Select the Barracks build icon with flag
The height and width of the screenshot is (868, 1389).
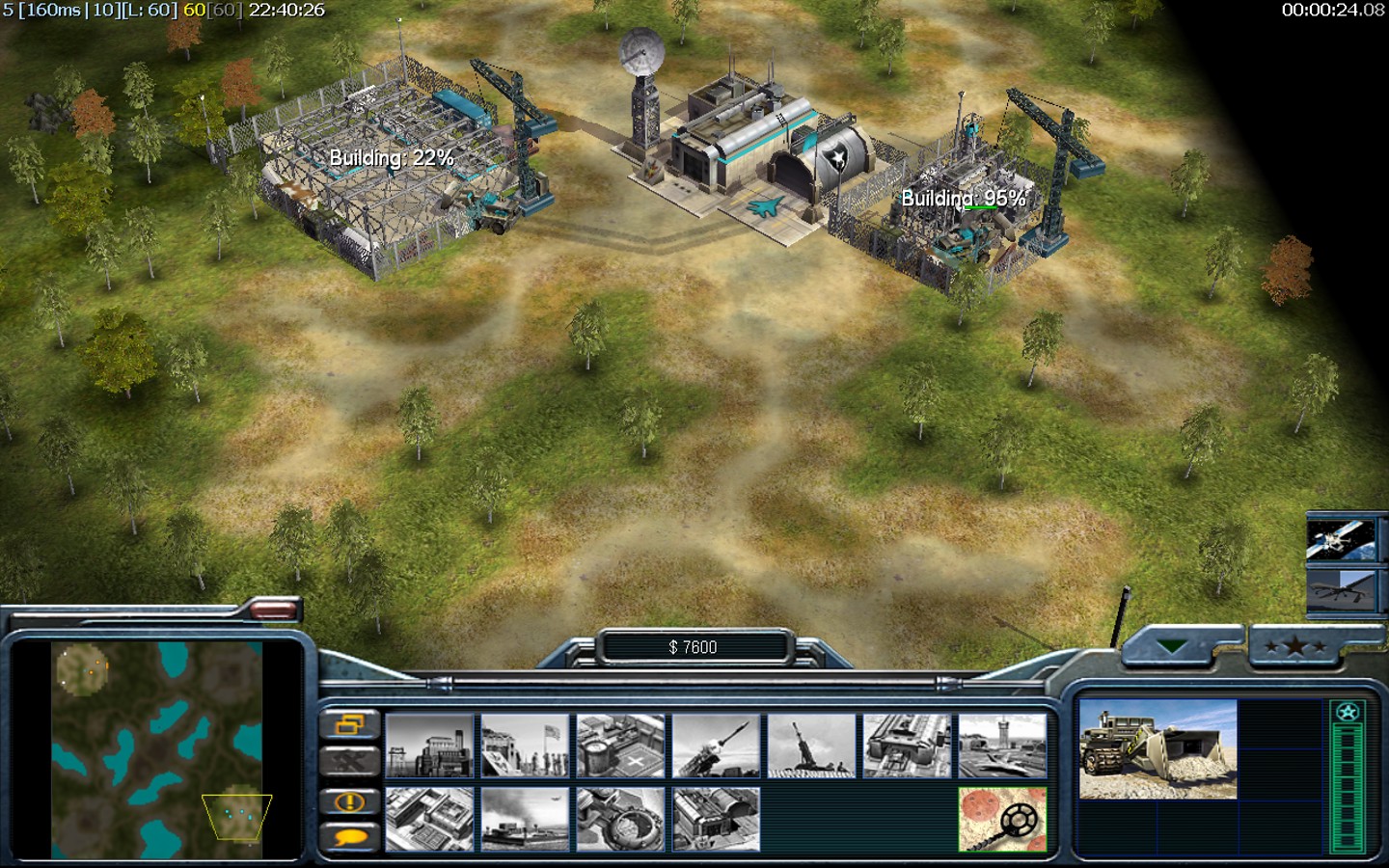click(x=525, y=746)
